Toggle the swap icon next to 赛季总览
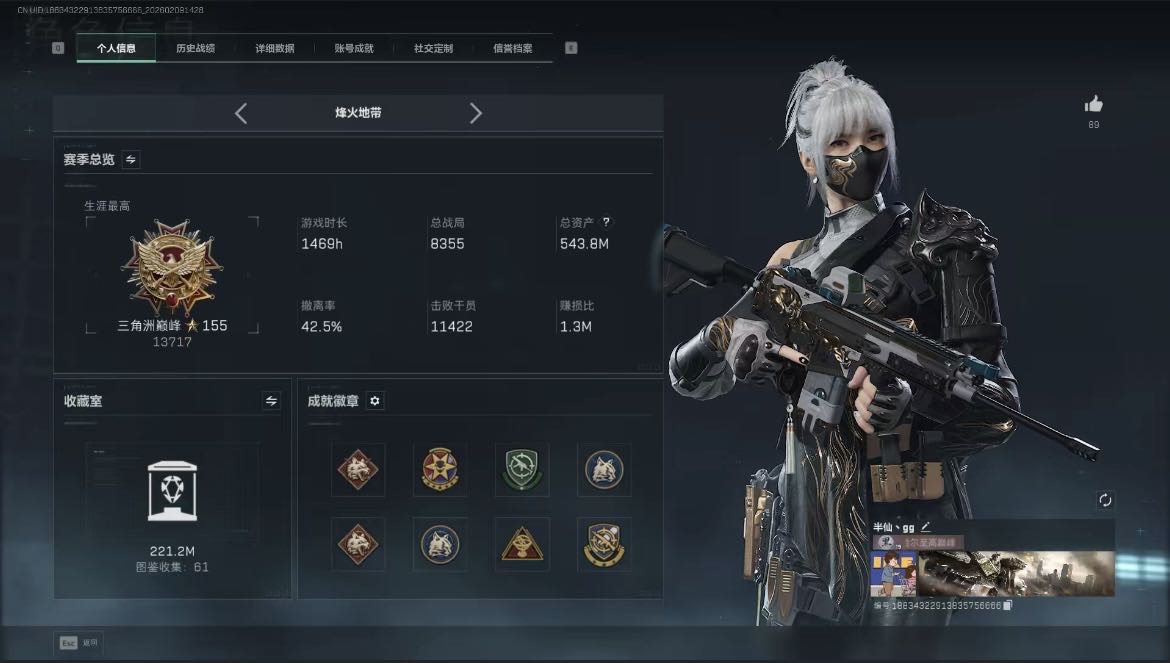1170x663 pixels. click(131, 159)
